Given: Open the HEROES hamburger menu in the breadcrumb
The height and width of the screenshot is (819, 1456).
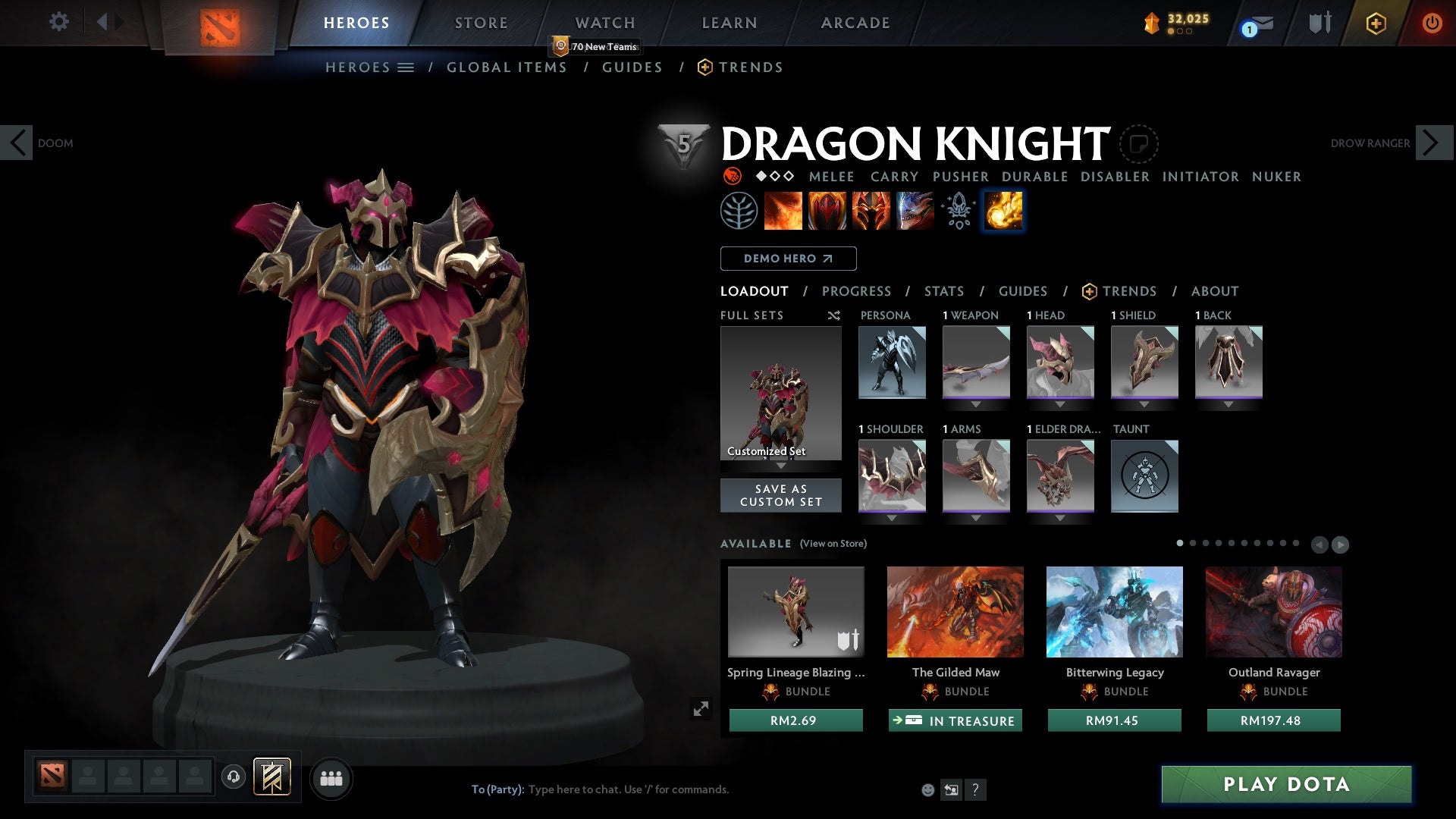Looking at the screenshot, I should (406, 67).
